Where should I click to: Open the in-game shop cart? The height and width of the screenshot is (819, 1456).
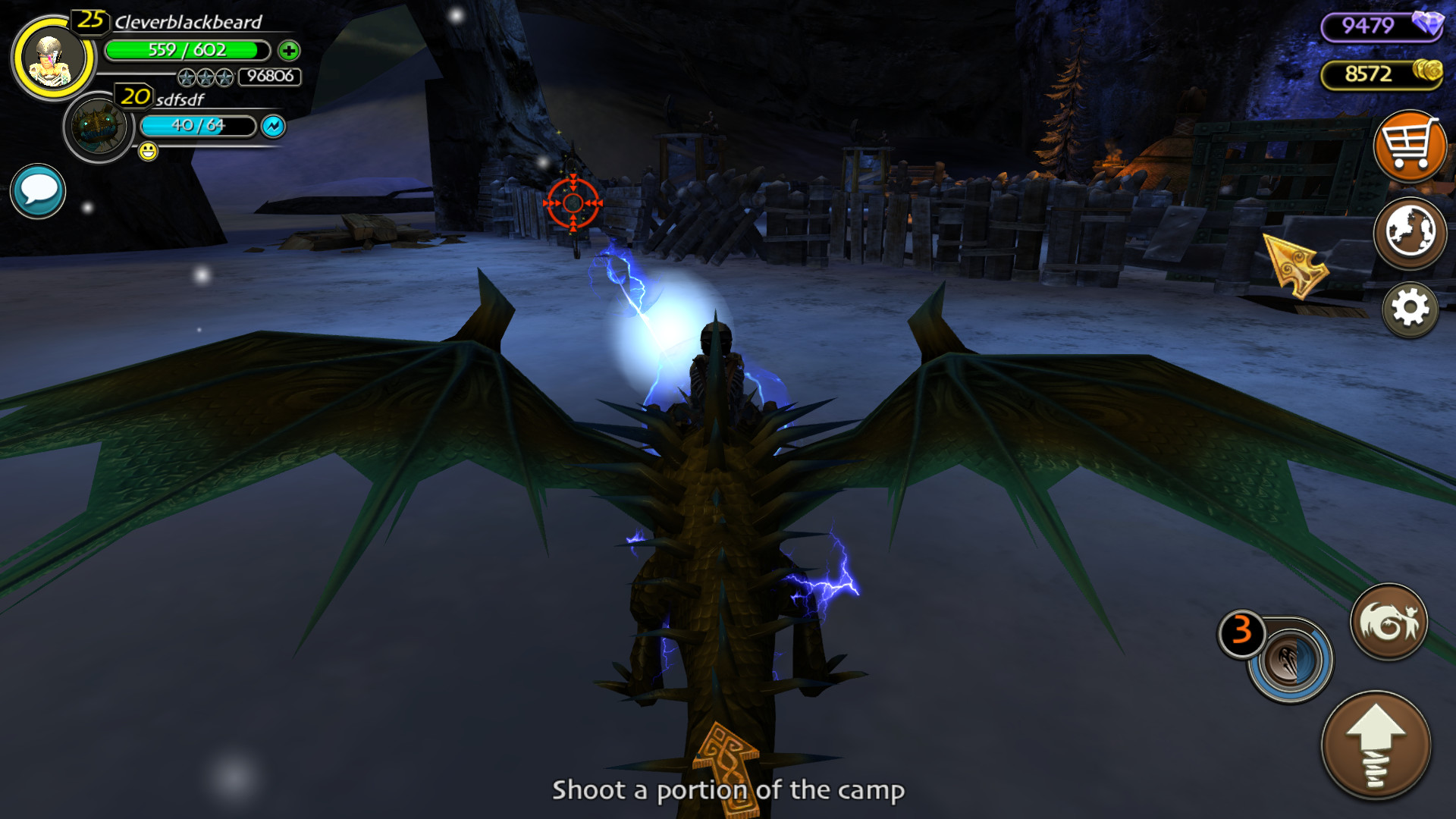pos(1410,146)
